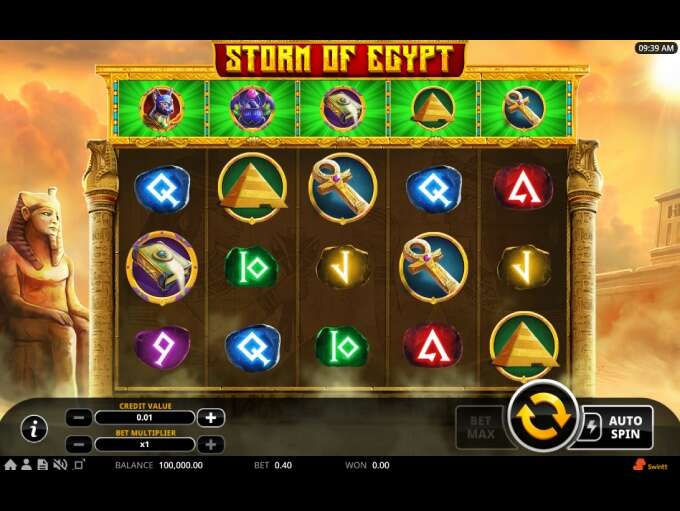The width and height of the screenshot is (680, 511).
Task: Go to the home lobby icon
Action: coord(10,465)
